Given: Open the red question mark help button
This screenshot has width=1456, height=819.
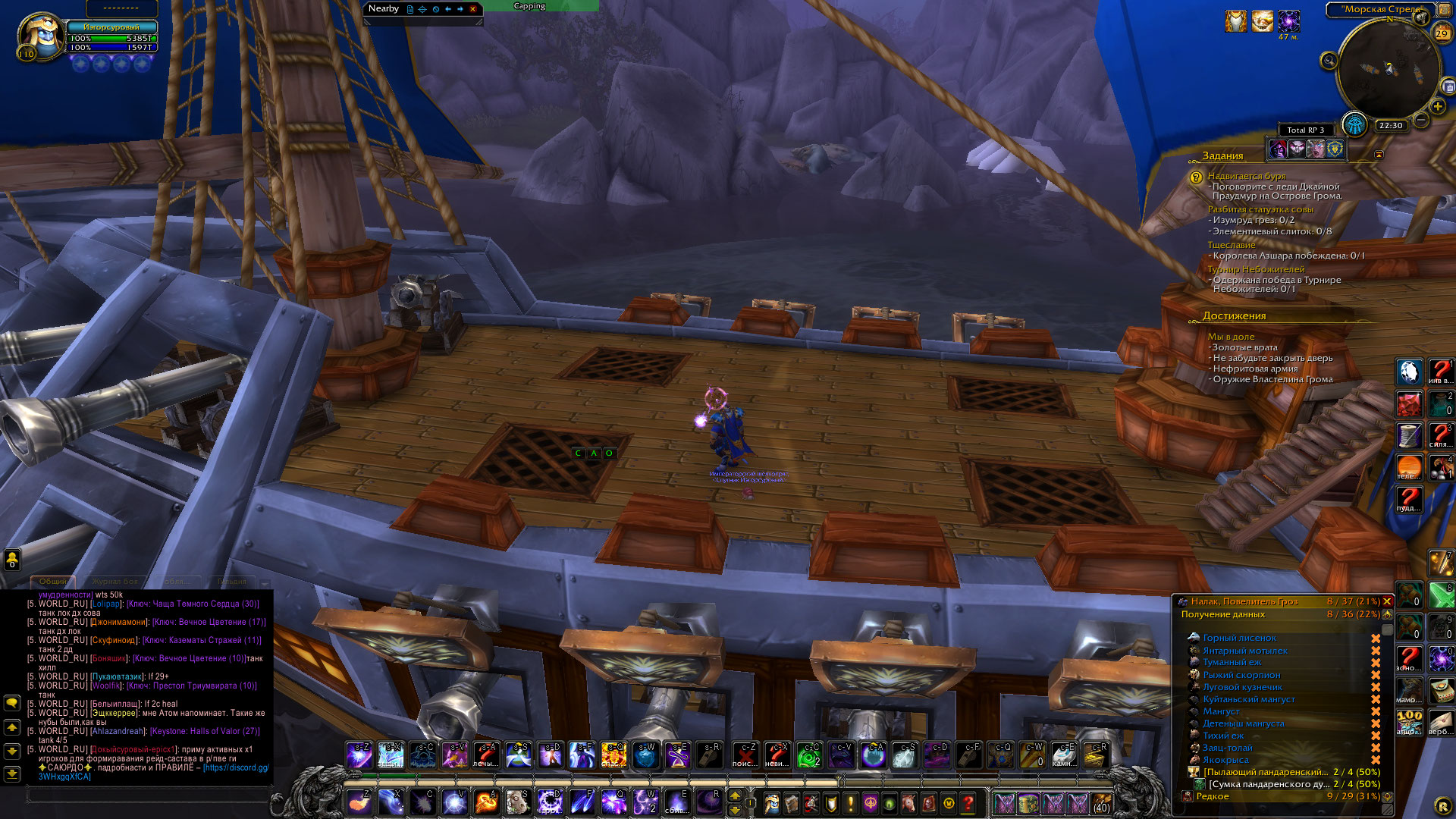Looking at the screenshot, I should pos(968,802).
